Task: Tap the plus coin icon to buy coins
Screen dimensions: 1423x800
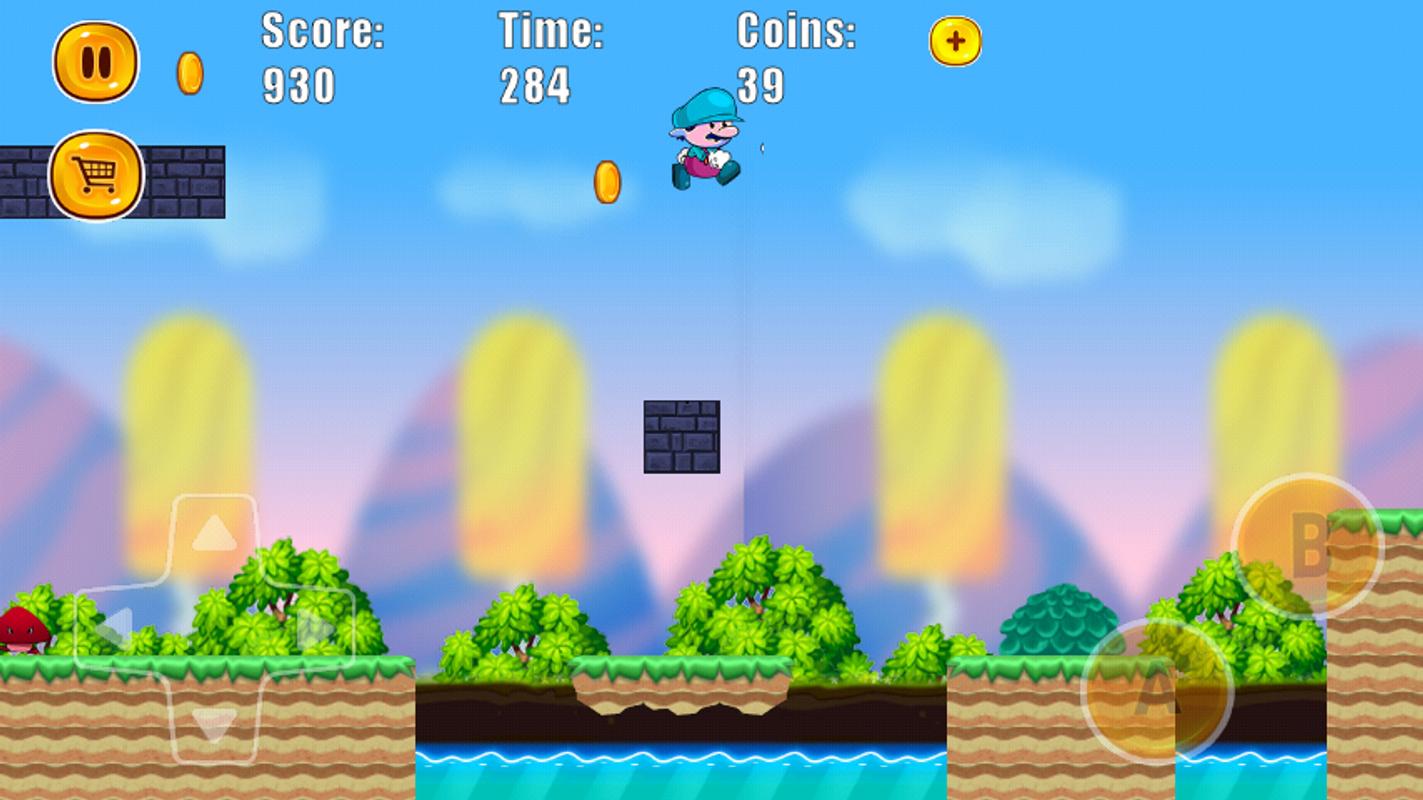Action: click(x=955, y=43)
